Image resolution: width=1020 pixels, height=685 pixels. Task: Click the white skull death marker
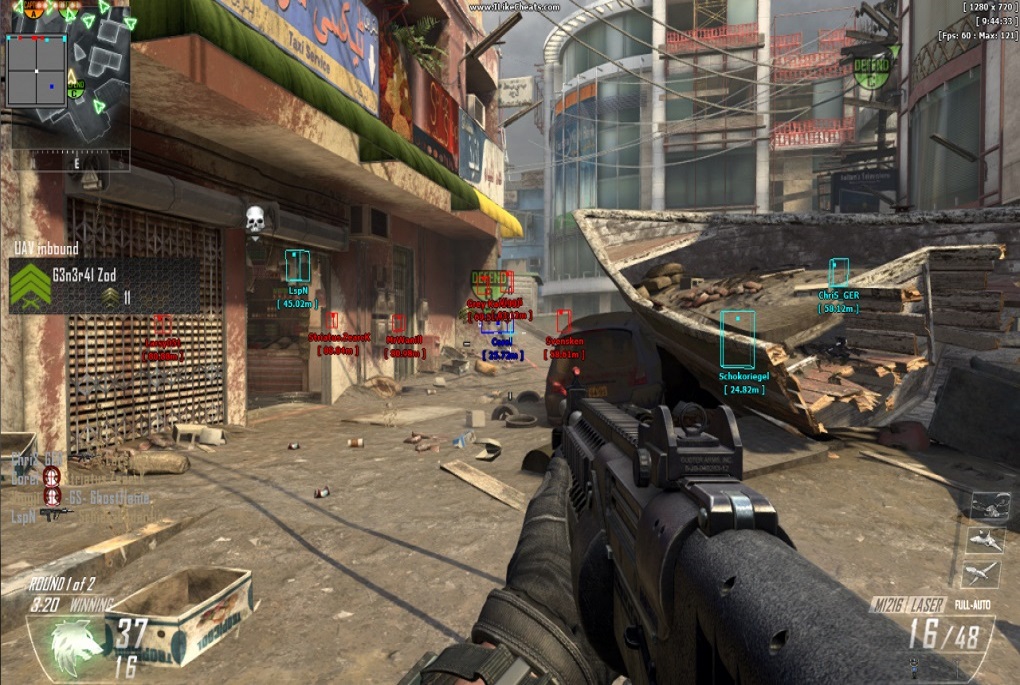coord(255,218)
